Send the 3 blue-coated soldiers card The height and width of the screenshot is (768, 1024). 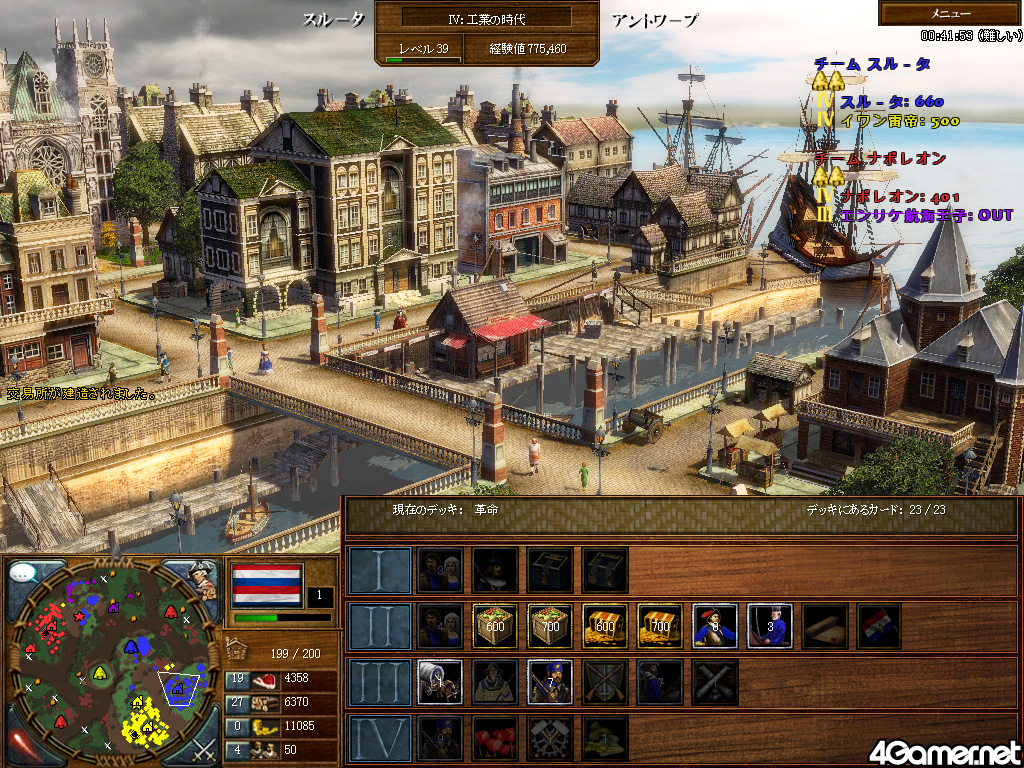tap(770, 625)
